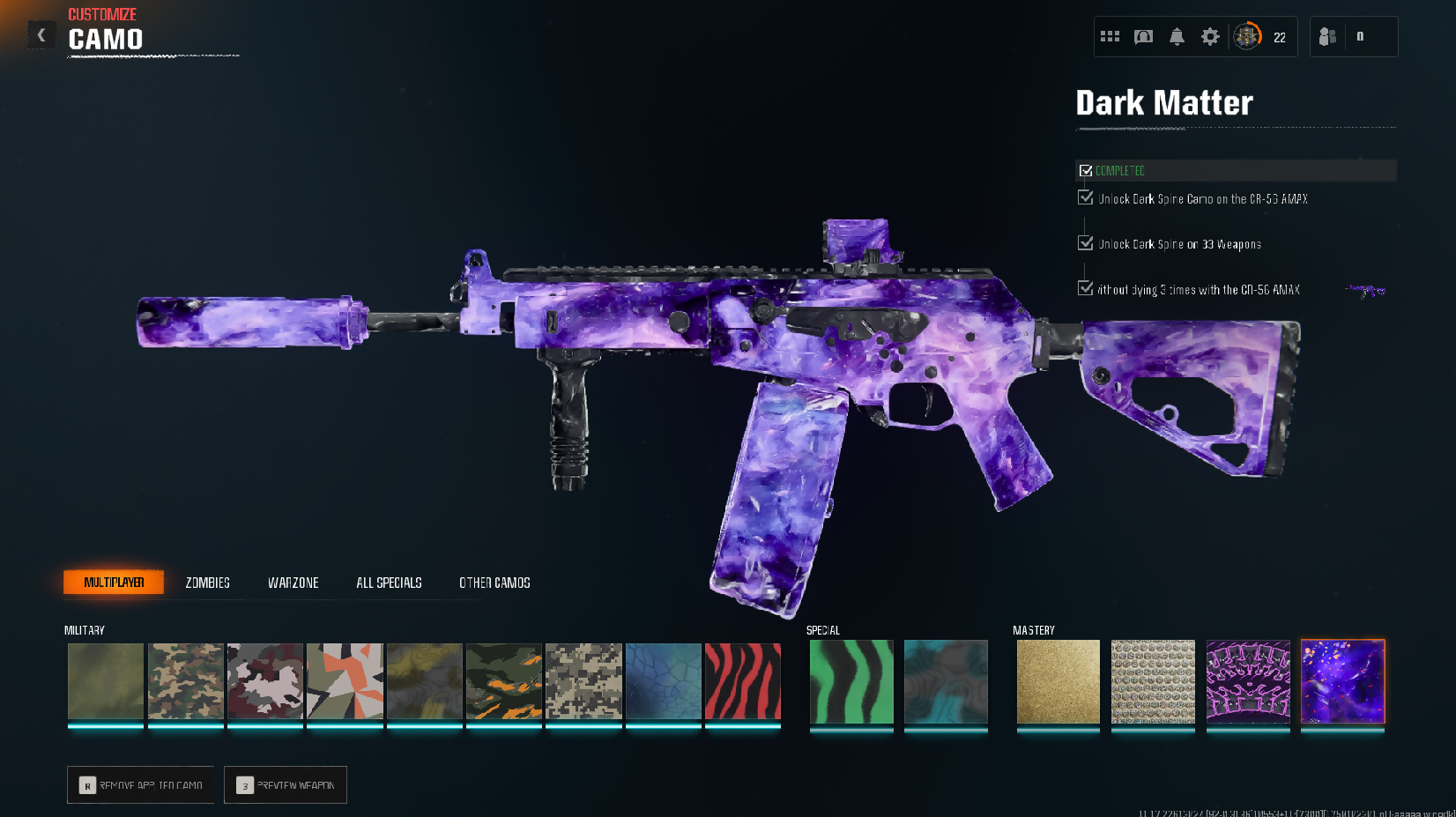
Task: Pick the gold mastery camo swatch
Action: point(1058,681)
